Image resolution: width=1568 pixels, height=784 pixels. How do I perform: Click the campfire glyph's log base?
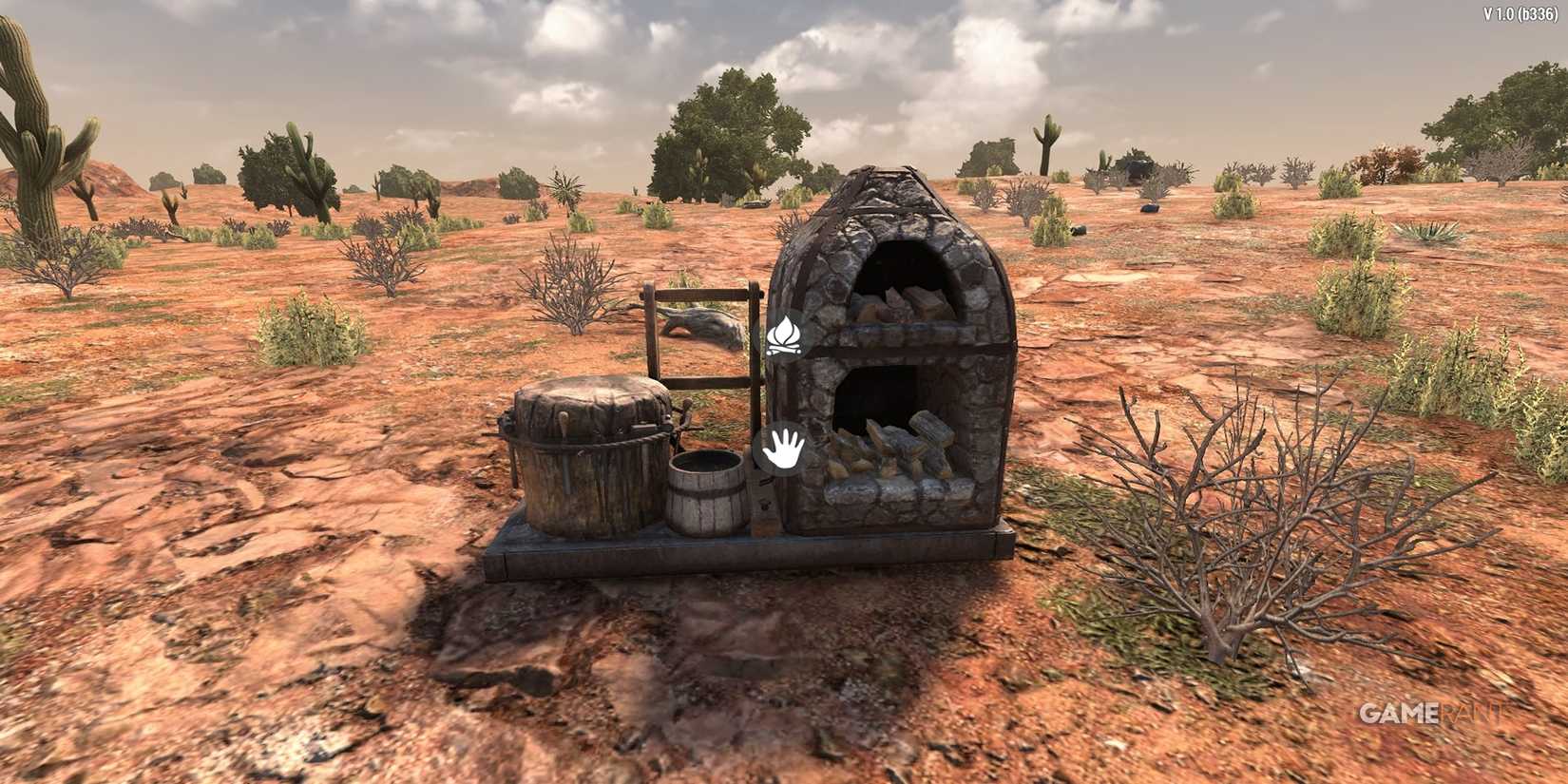(785, 347)
